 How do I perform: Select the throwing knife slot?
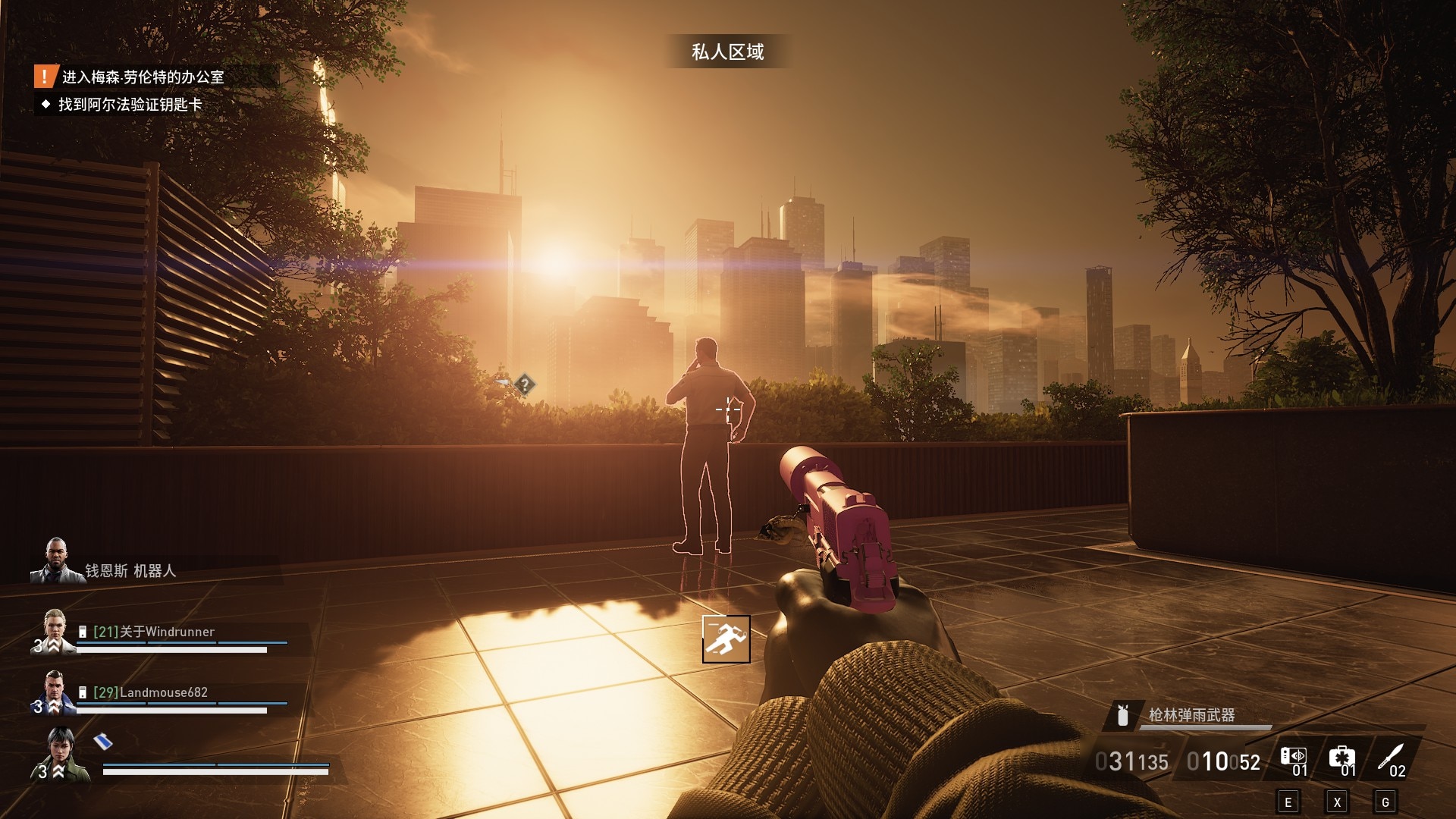point(1392,758)
